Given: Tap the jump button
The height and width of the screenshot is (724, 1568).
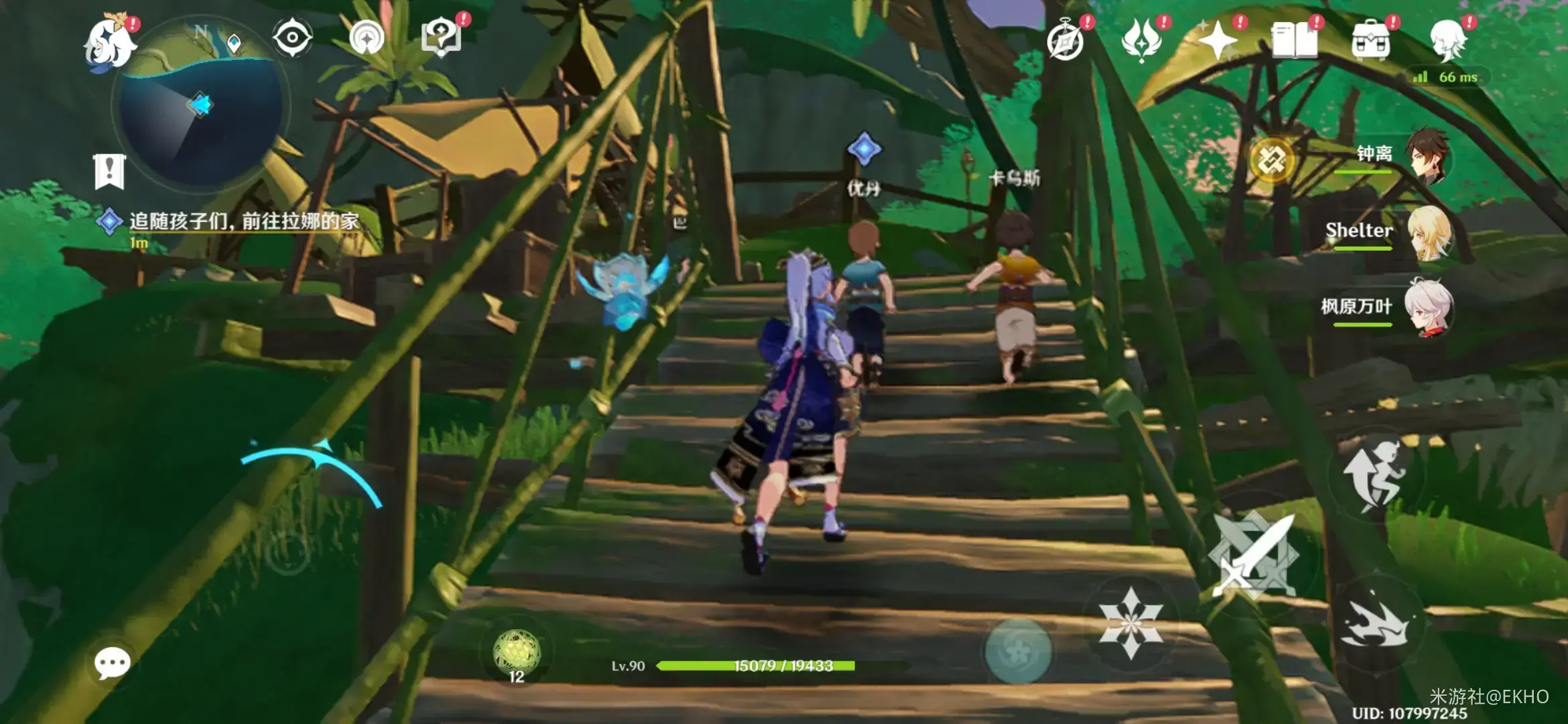Looking at the screenshot, I should coord(1375,475).
